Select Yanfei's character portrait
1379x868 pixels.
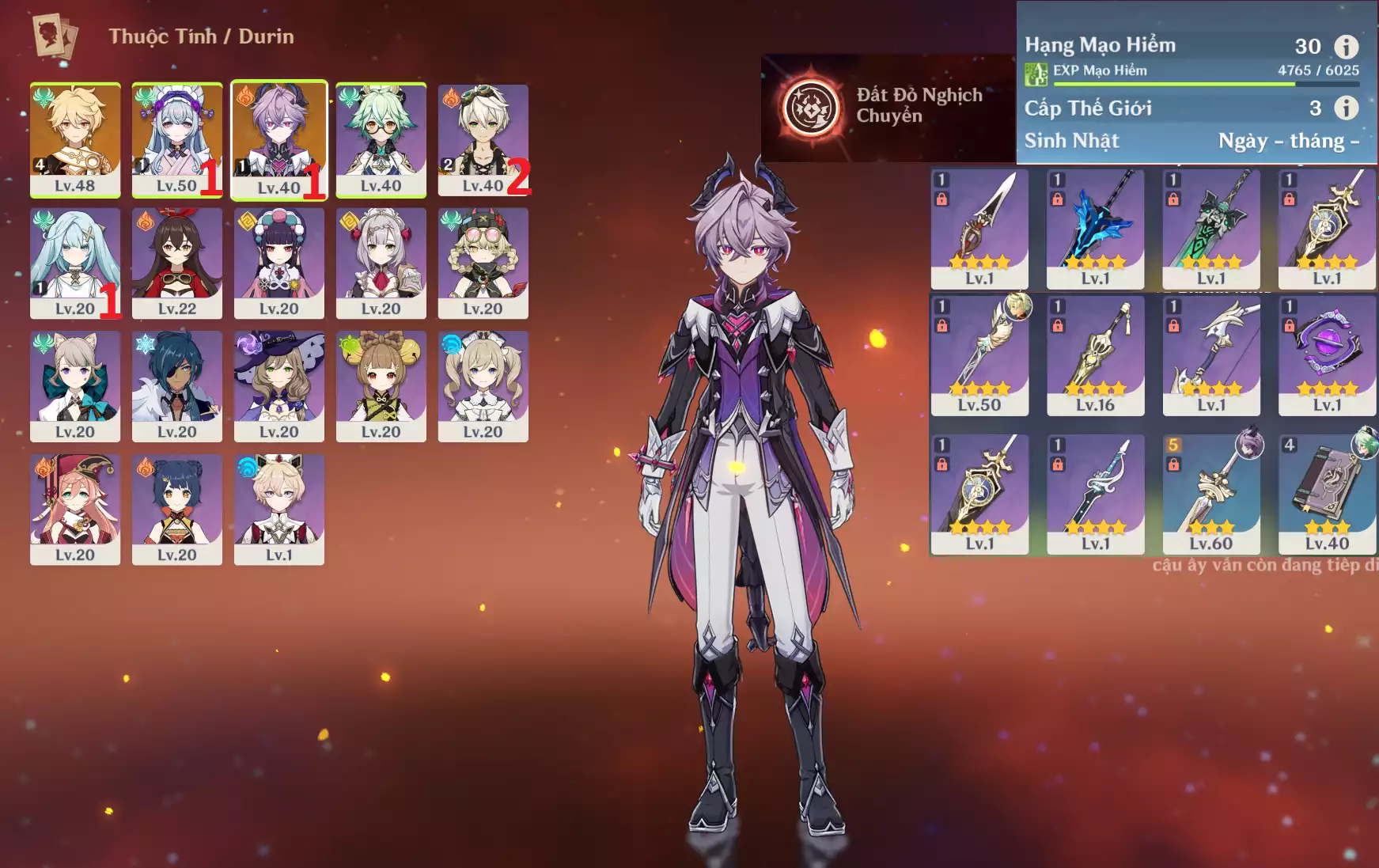75,508
